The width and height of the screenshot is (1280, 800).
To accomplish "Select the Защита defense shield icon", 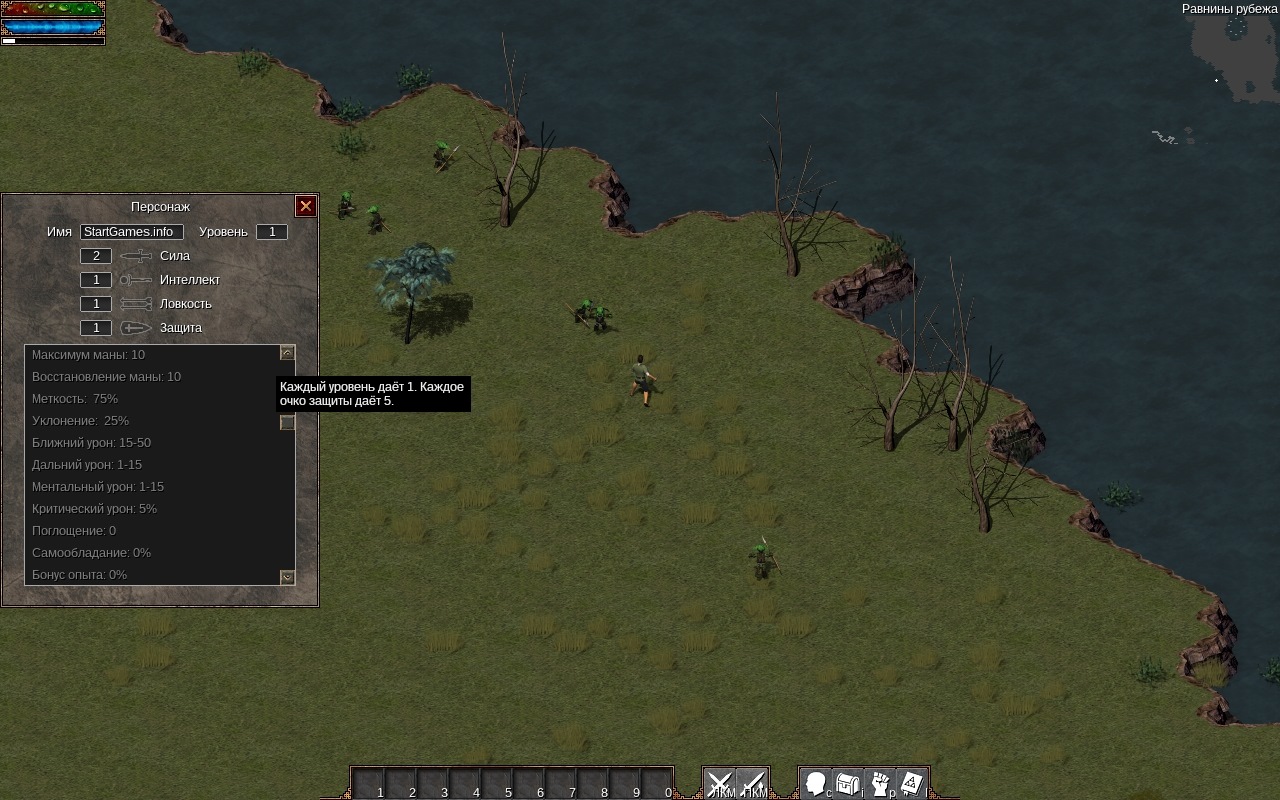I will 136,328.
